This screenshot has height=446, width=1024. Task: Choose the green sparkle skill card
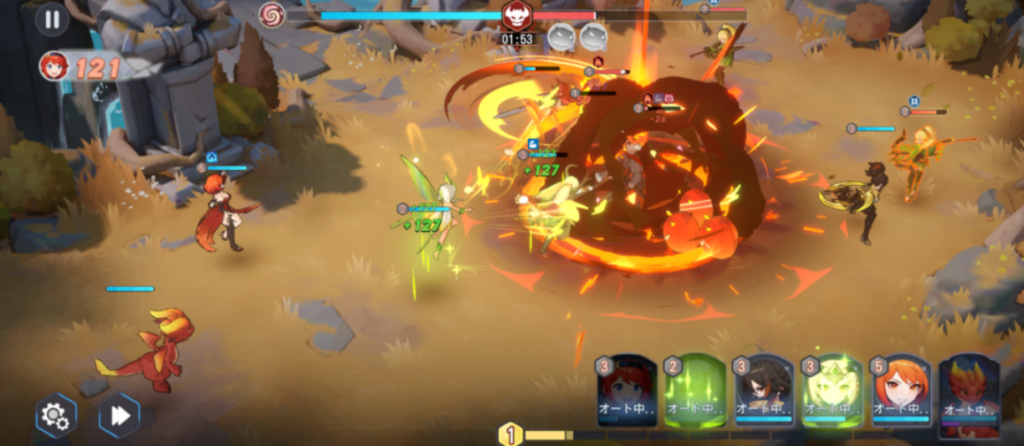pos(695,392)
